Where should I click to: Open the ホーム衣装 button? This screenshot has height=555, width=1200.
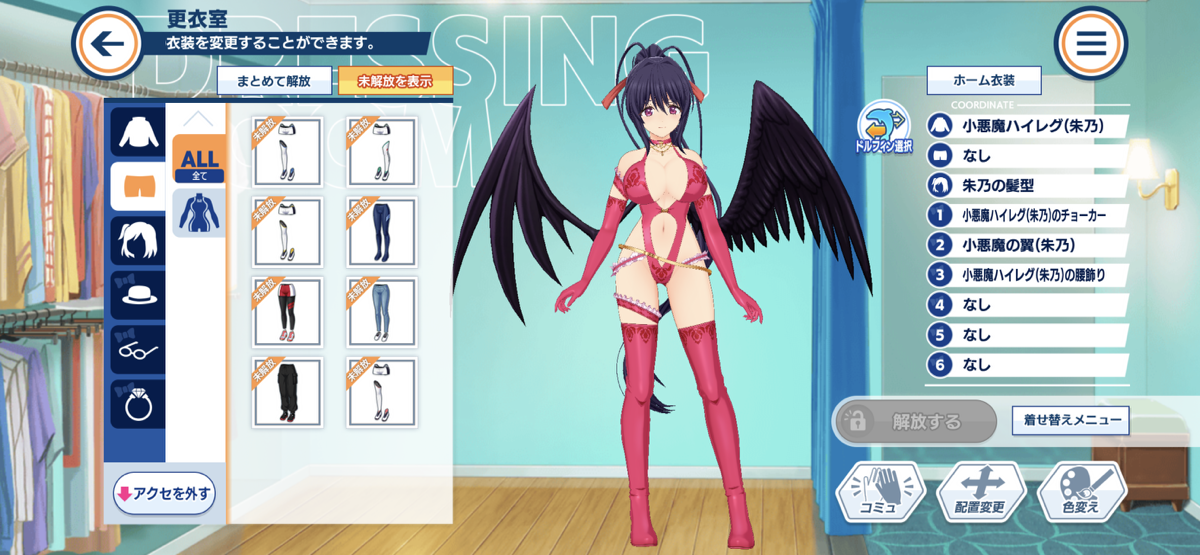pyautogui.click(x=984, y=80)
